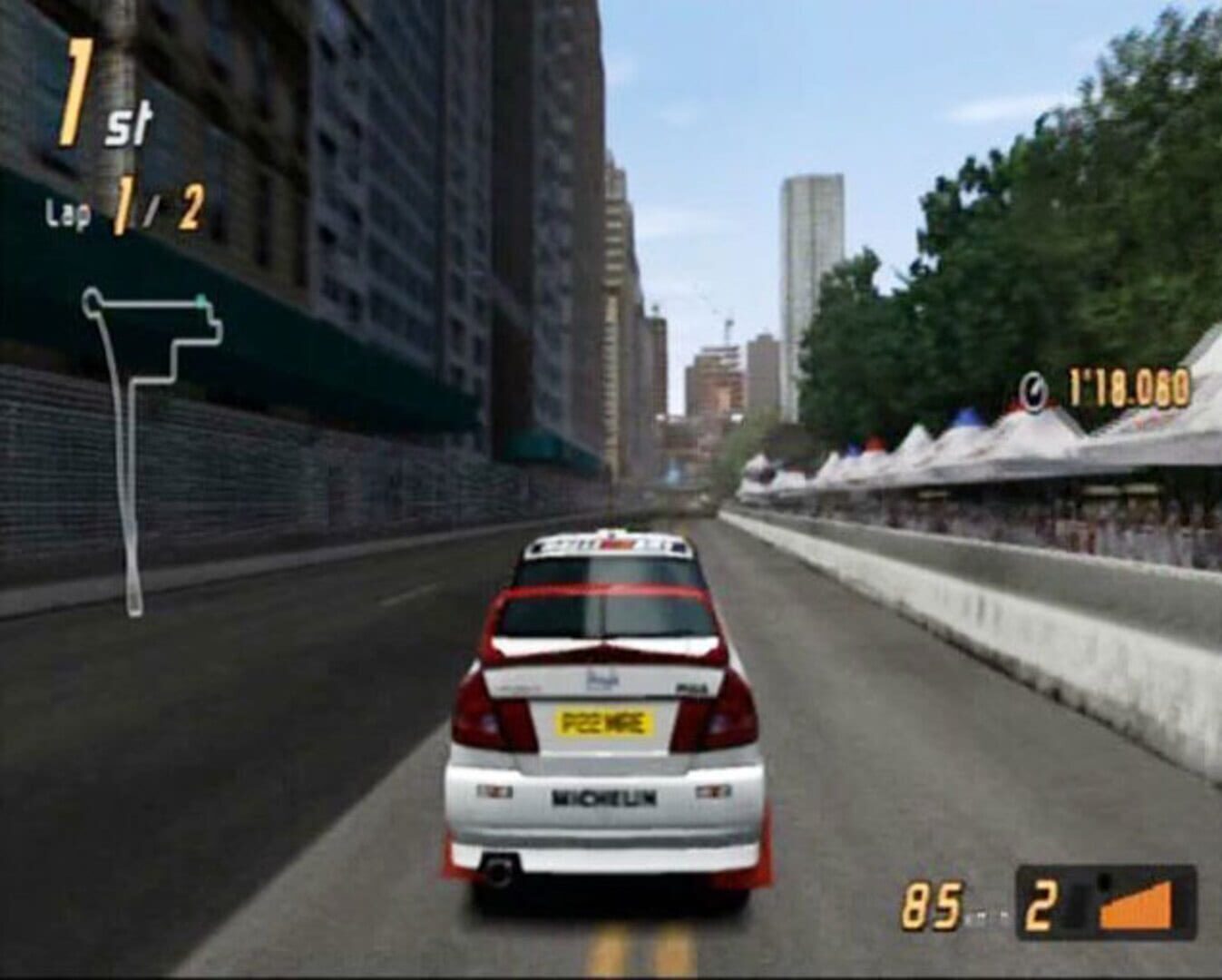
Task: Click the lap time 1'18.060 display
Action: tap(1125, 387)
